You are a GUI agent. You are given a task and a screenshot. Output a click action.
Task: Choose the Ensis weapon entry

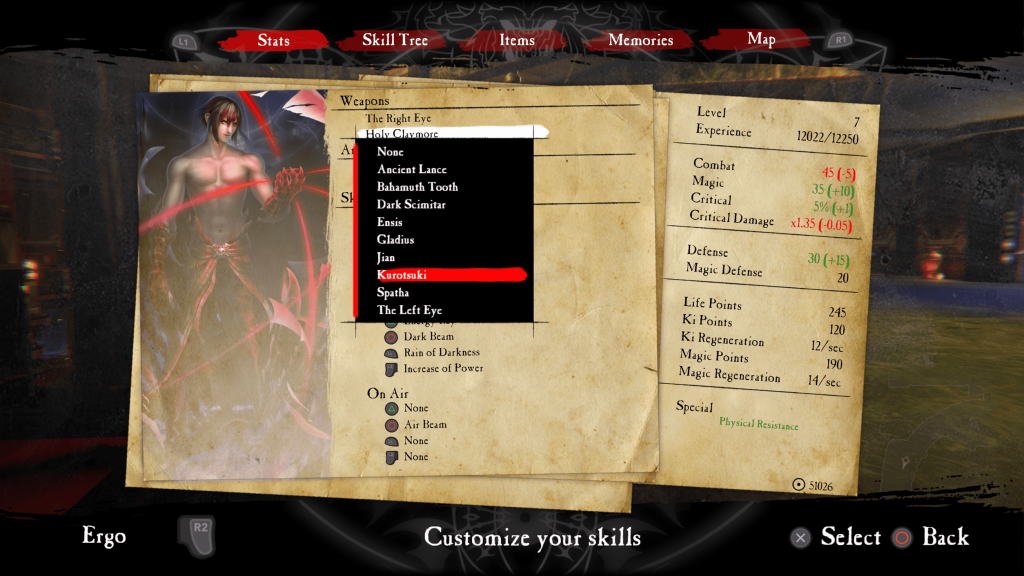tap(390, 222)
